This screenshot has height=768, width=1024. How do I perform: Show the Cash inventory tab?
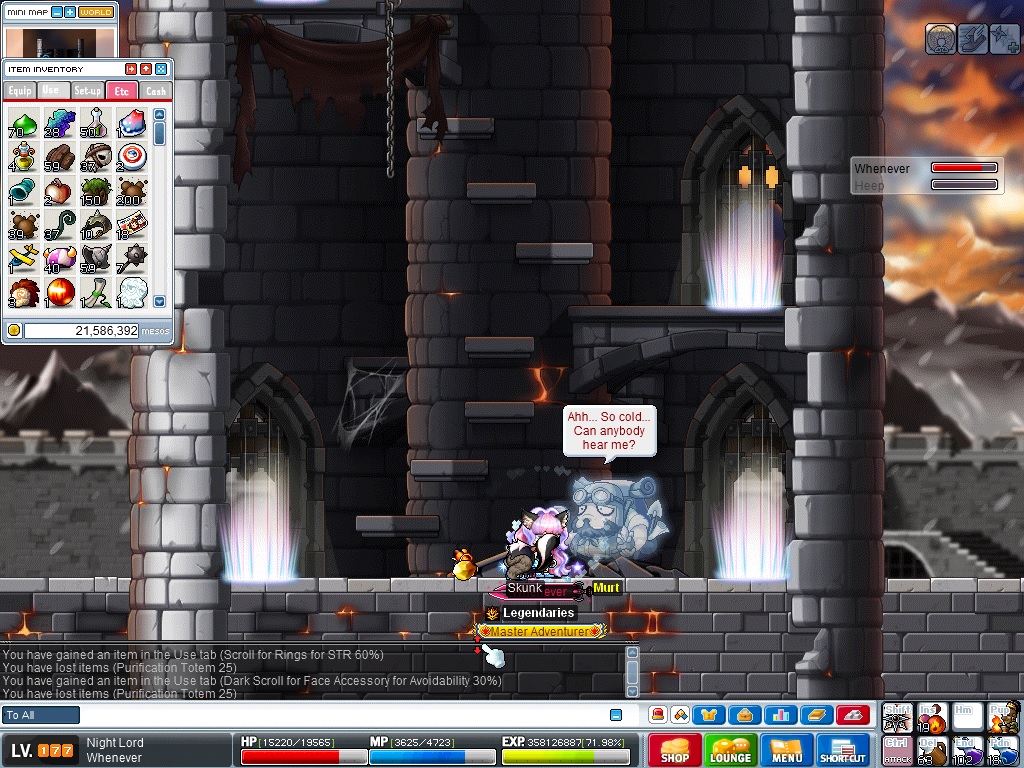pos(155,91)
